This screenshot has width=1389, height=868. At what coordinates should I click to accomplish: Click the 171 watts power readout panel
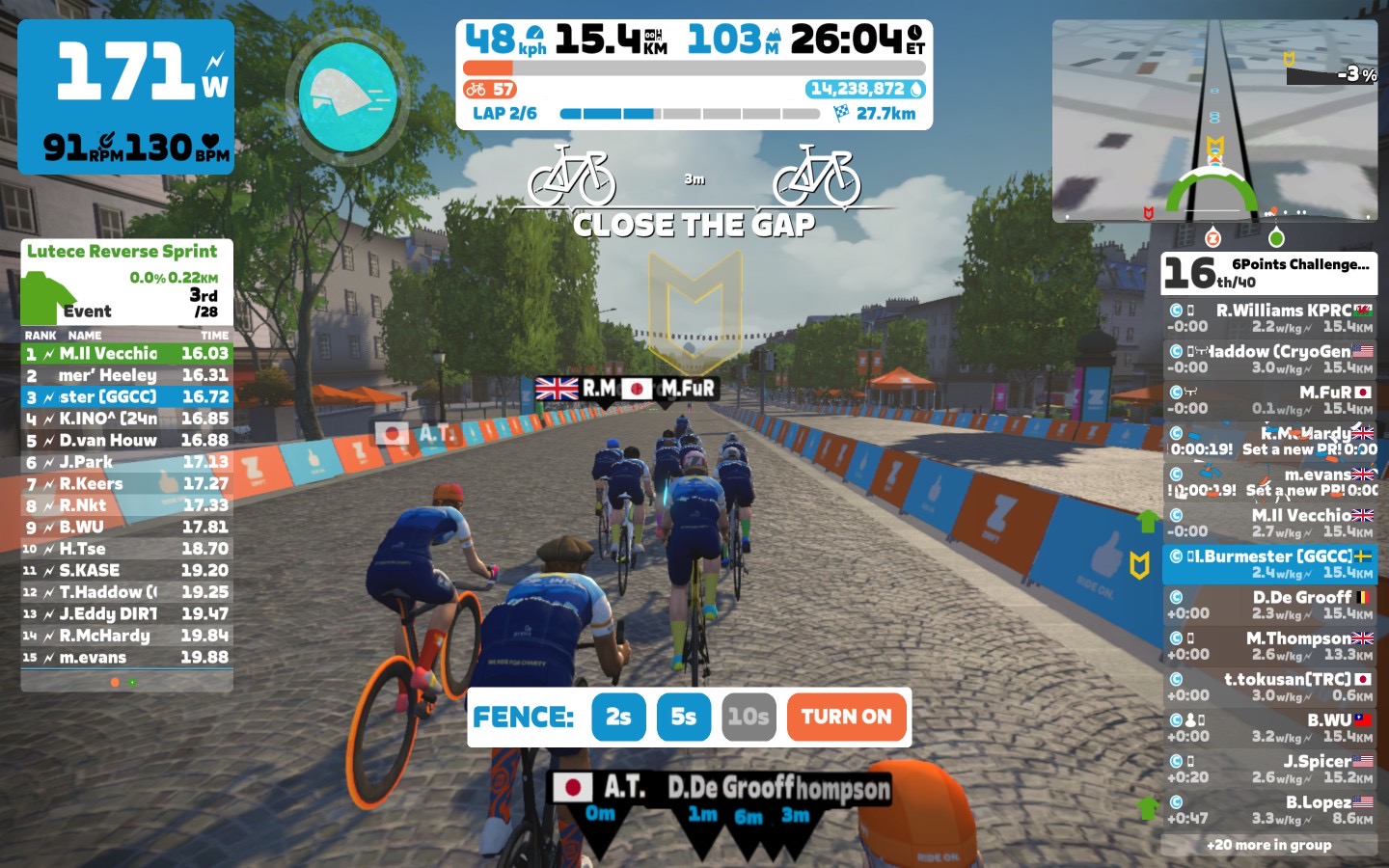coord(126,96)
